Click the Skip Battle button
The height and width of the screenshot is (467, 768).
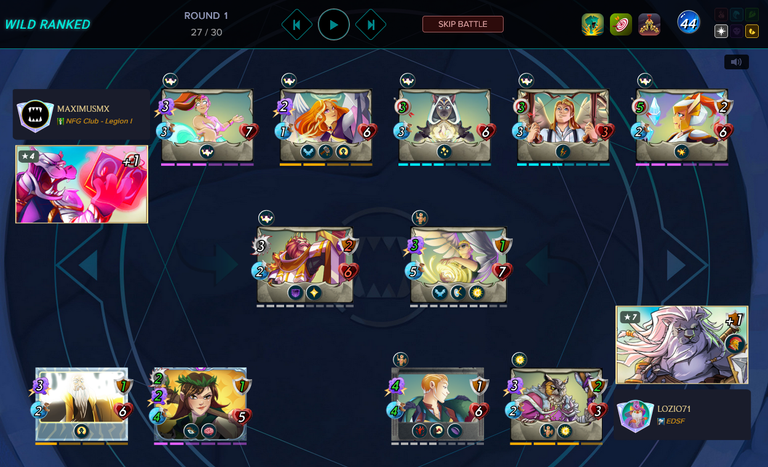click(462, 24)
